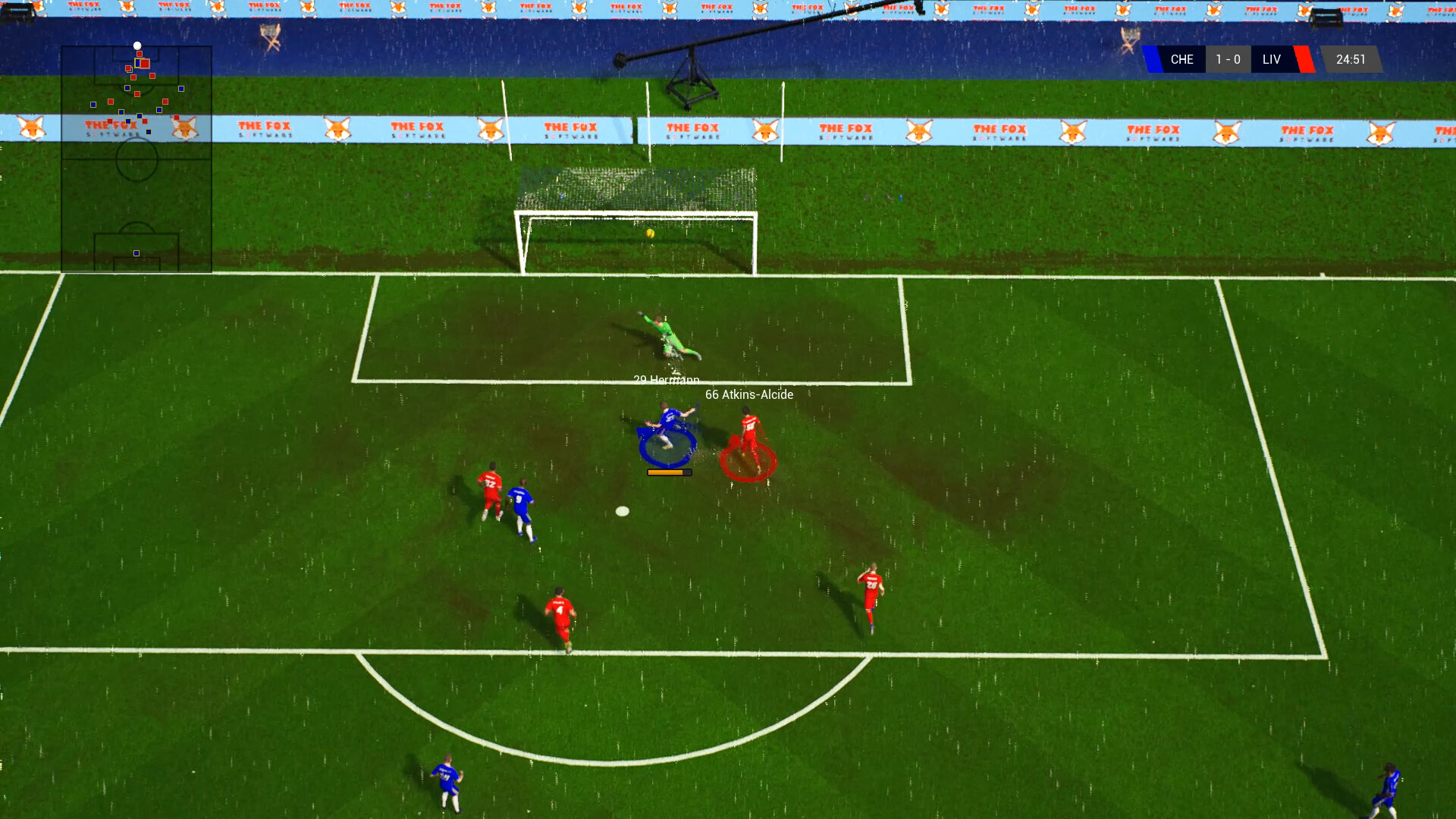
Task: Click the 66 Atkins-Alcide name label
Action: click(x=748, y=394)
